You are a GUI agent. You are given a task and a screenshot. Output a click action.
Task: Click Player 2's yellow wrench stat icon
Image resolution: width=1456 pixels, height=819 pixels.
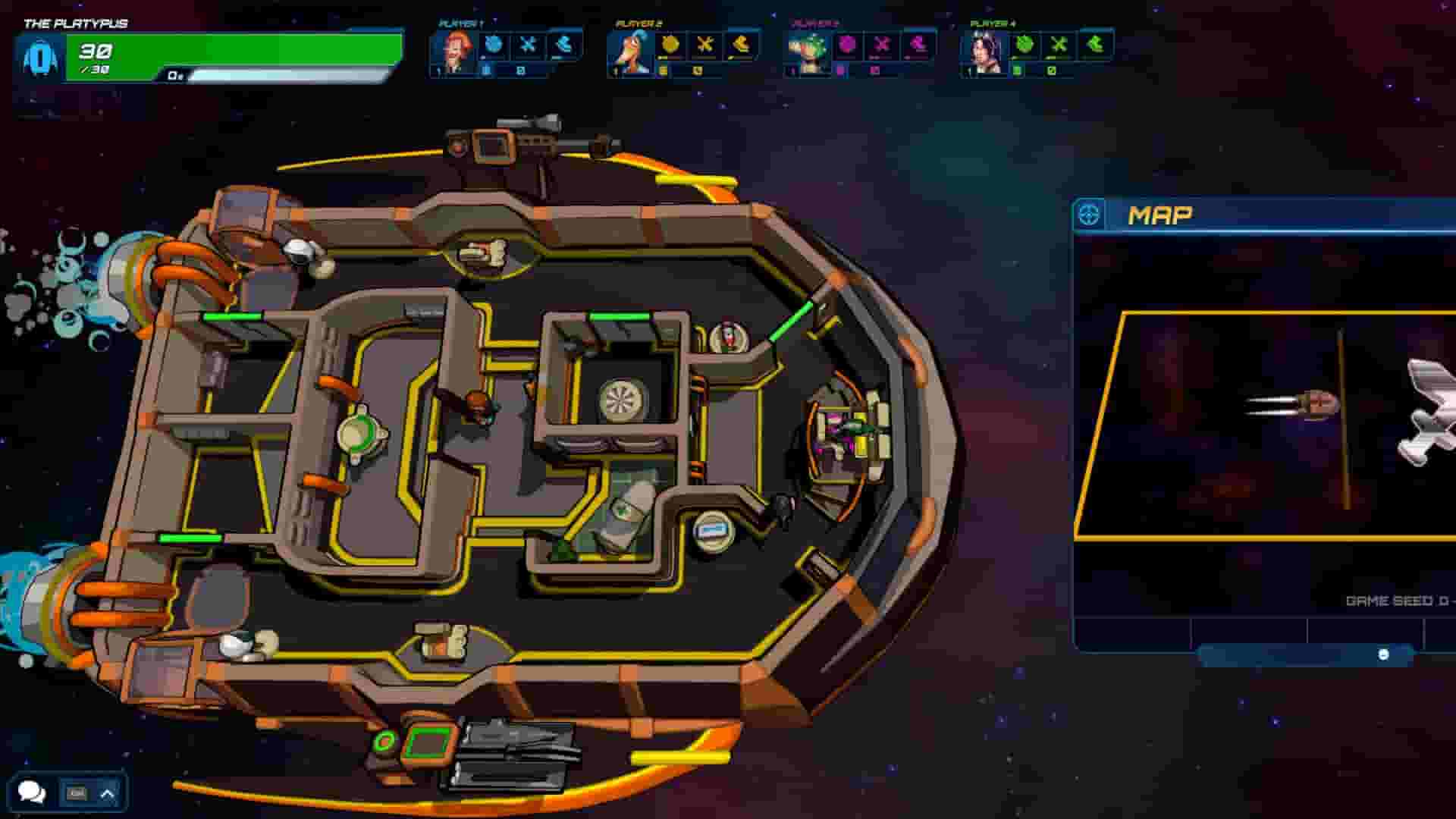click(705, 45)
